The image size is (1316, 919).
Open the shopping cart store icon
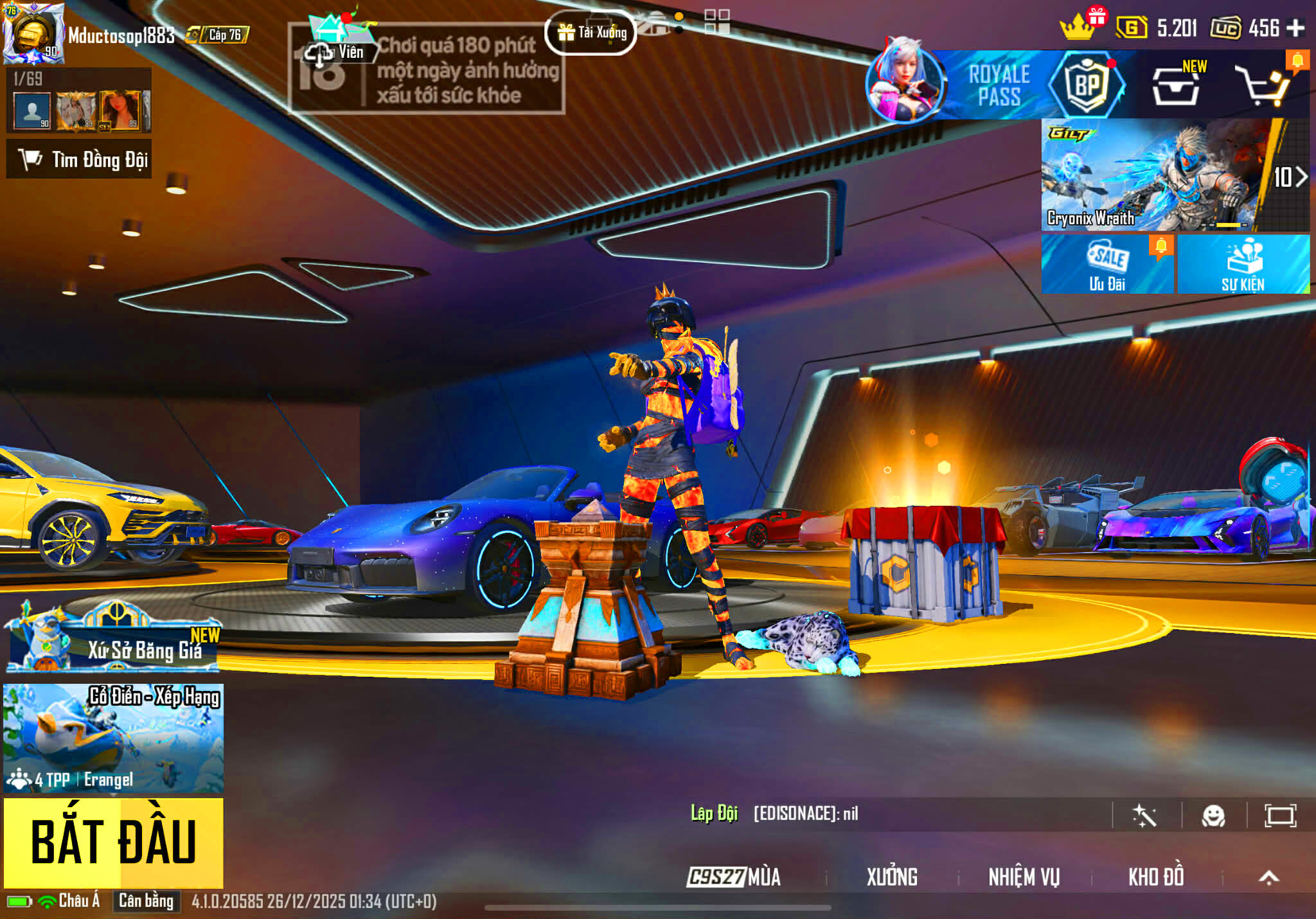(x=1263, y=85)
